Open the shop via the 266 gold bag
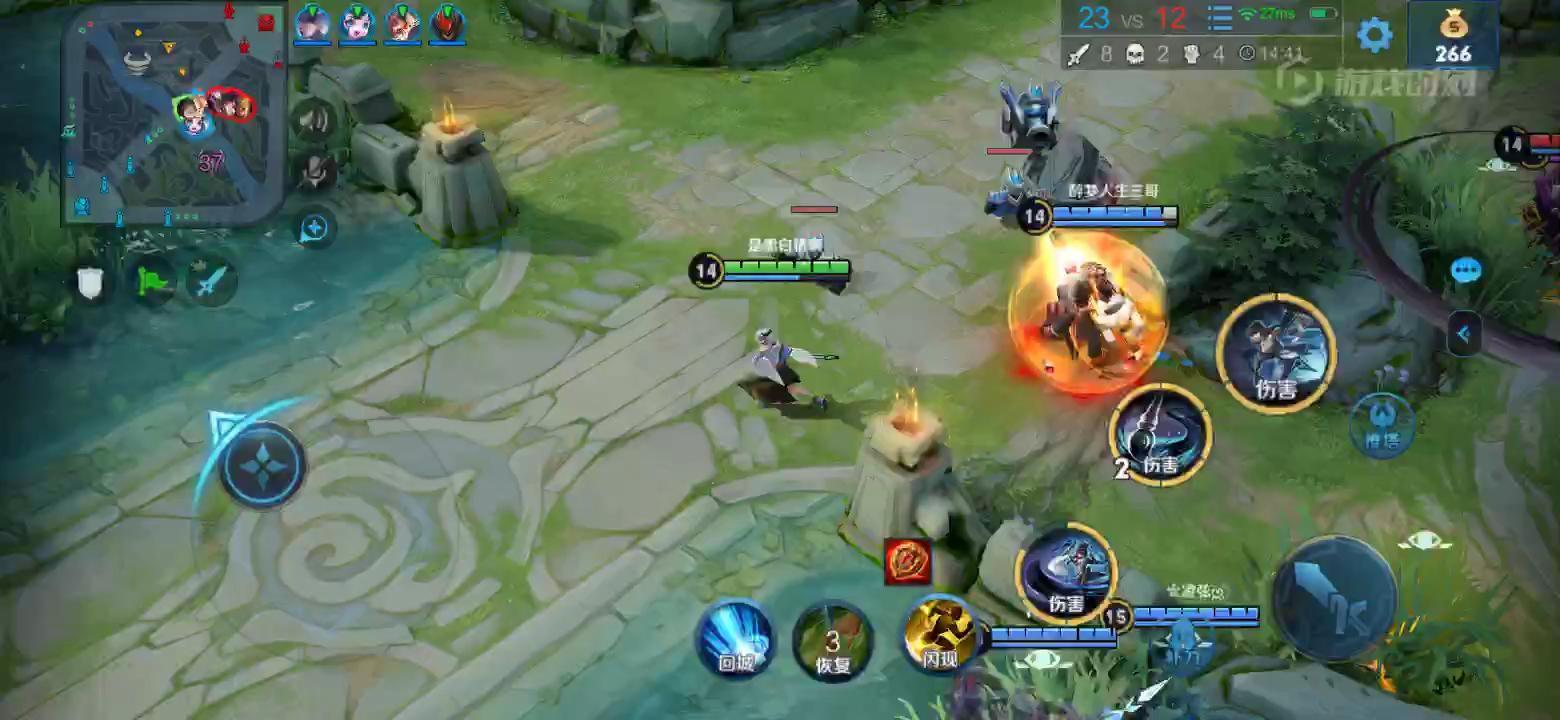Viewport: 1560px width, 720px height. (1453, 35)
